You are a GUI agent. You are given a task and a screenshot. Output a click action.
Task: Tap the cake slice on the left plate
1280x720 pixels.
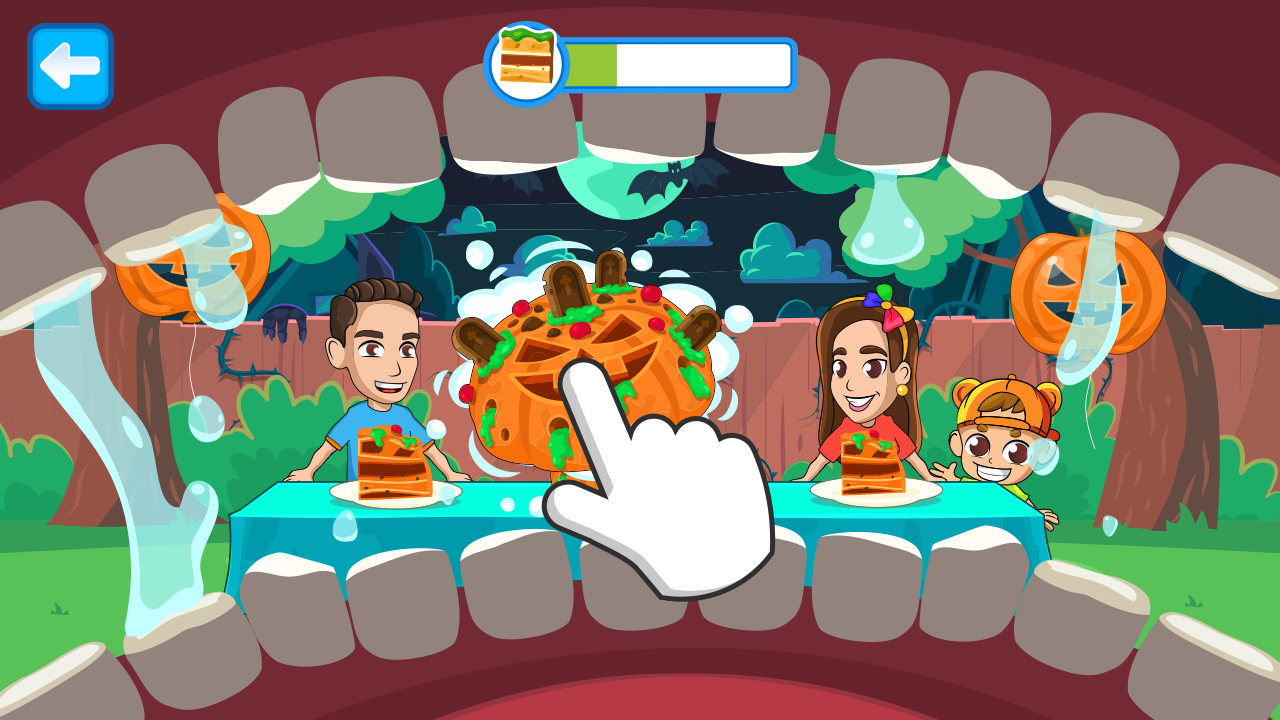390,465
